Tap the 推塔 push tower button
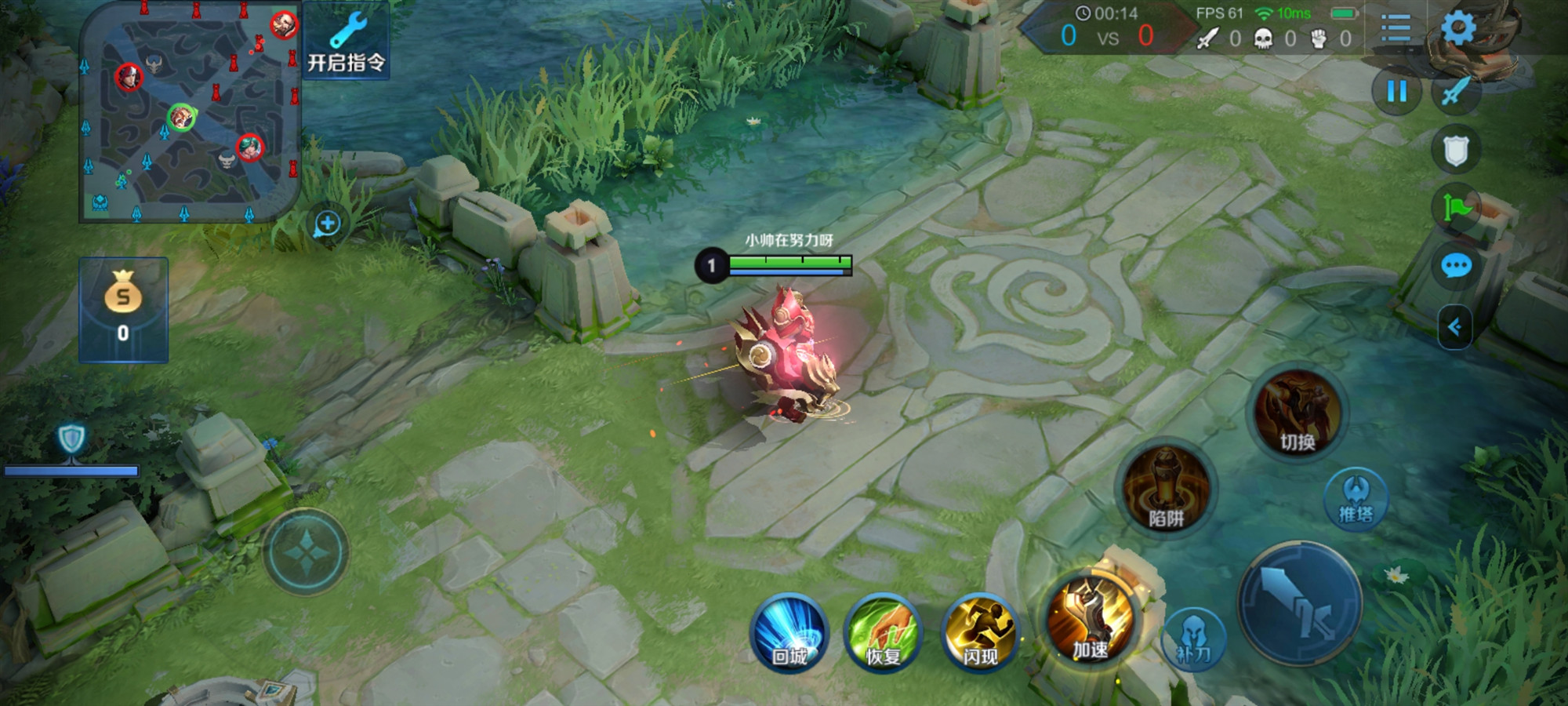The width and height of the screenshot is (1568, 706). 1356,499
